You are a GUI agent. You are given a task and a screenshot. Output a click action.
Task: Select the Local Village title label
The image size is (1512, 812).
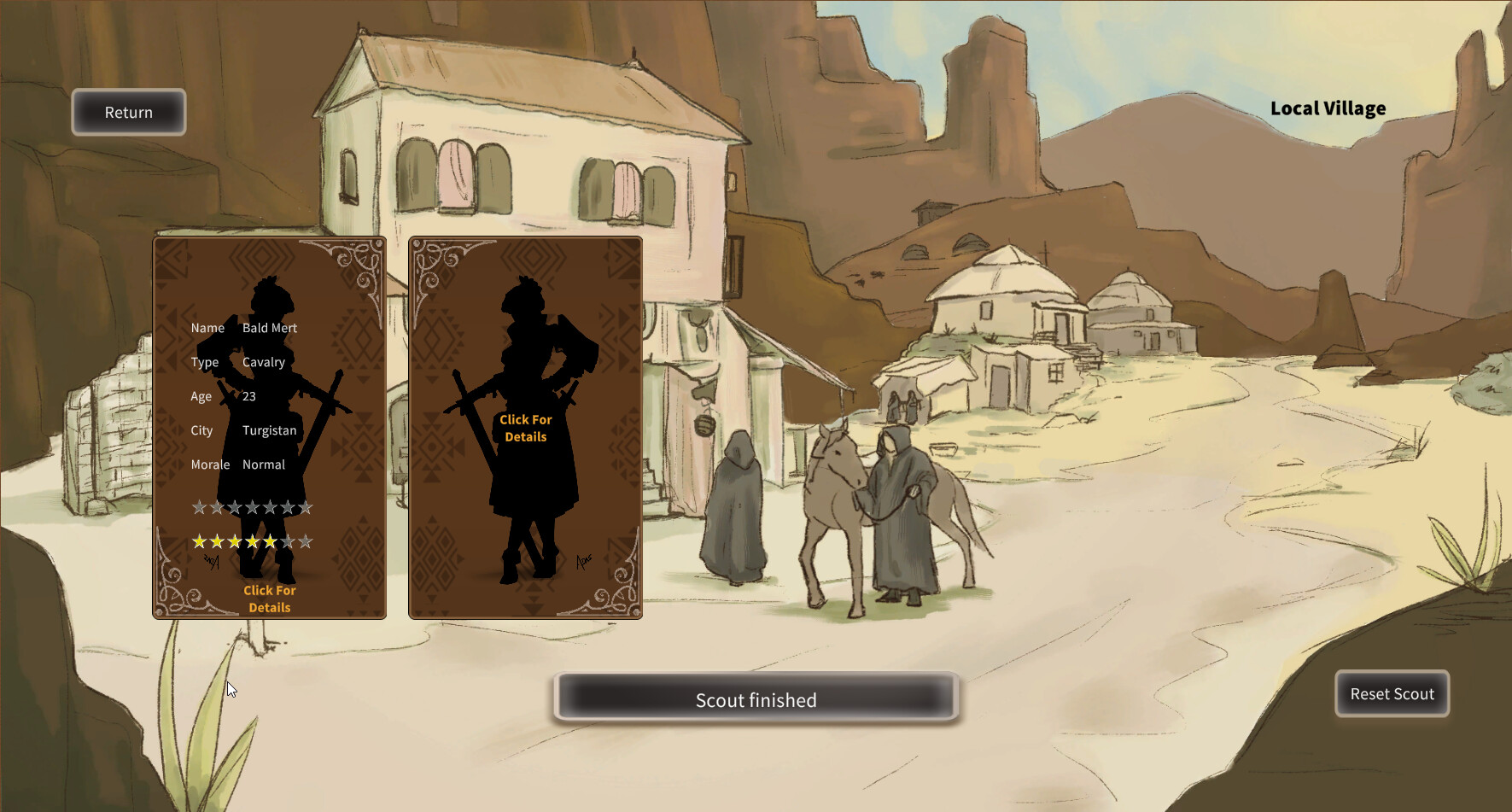click(1328, 108)
